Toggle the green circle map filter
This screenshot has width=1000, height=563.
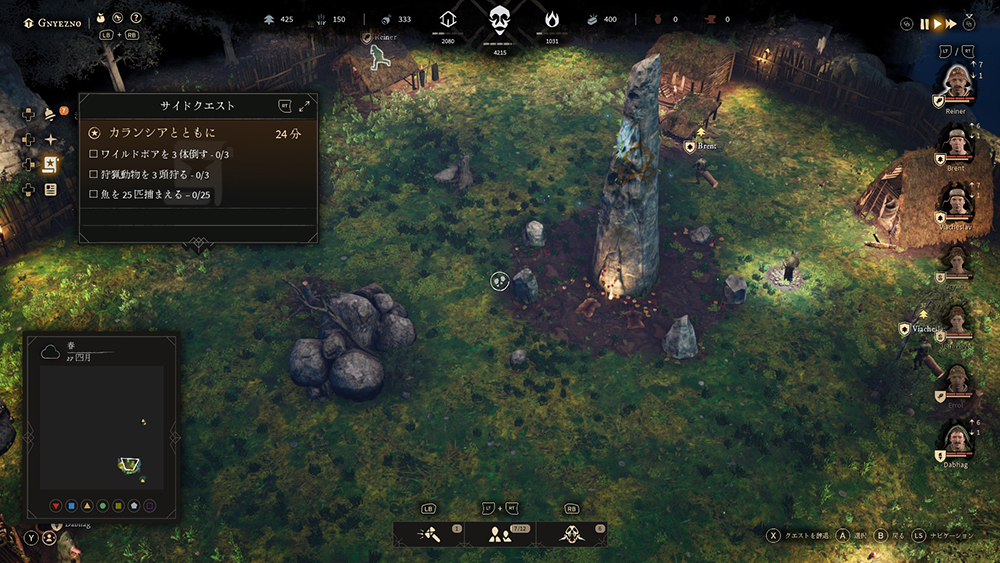pyautogui.click(x=103, y=506)
